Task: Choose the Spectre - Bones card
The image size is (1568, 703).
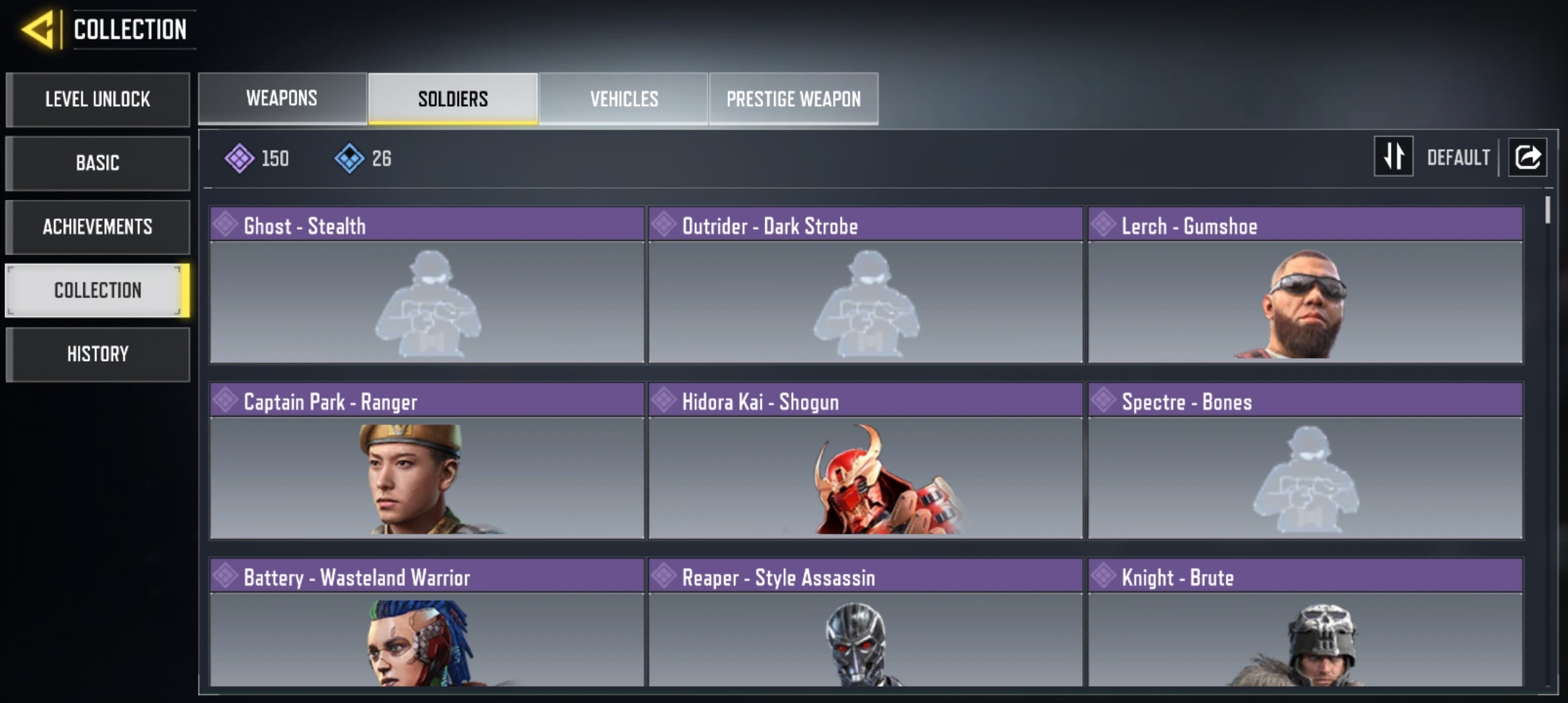Action: 1305,461
